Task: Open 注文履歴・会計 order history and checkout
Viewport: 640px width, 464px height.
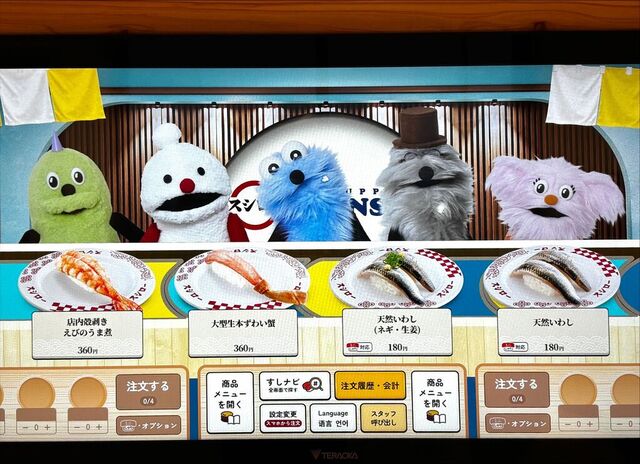Action: pos(370,385)
